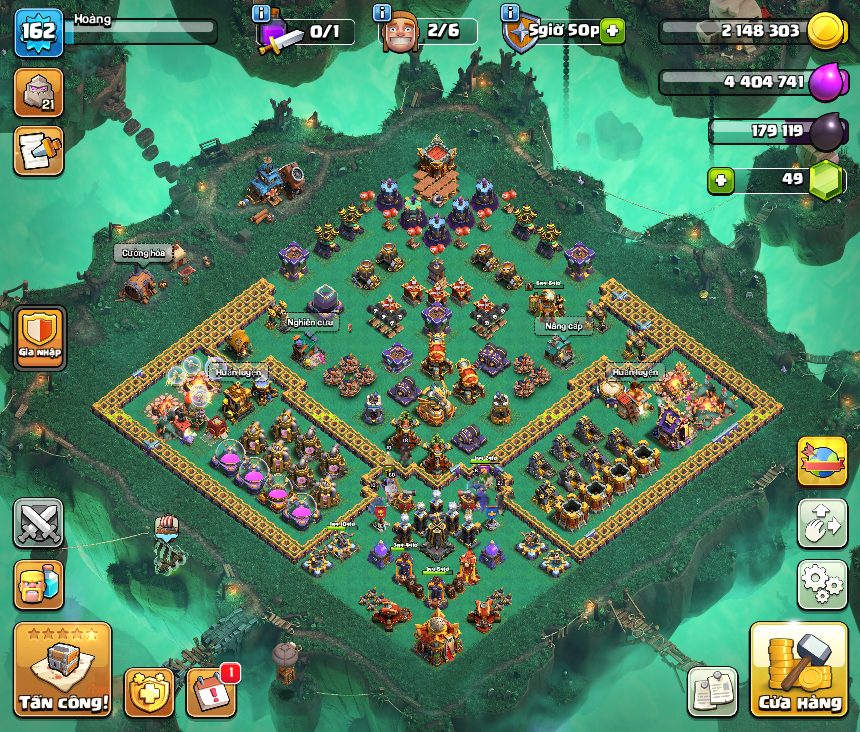Open the Cửa Hàng shop

click(798, 670)
